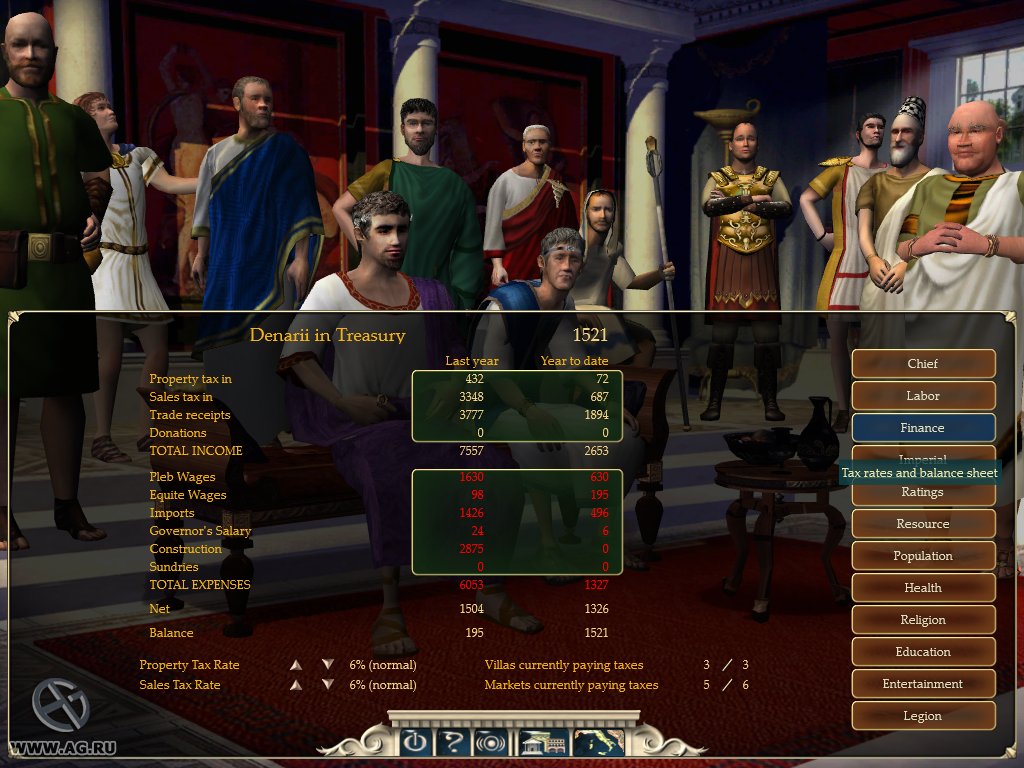Open the Italy empire map

[x=598, y=743]
